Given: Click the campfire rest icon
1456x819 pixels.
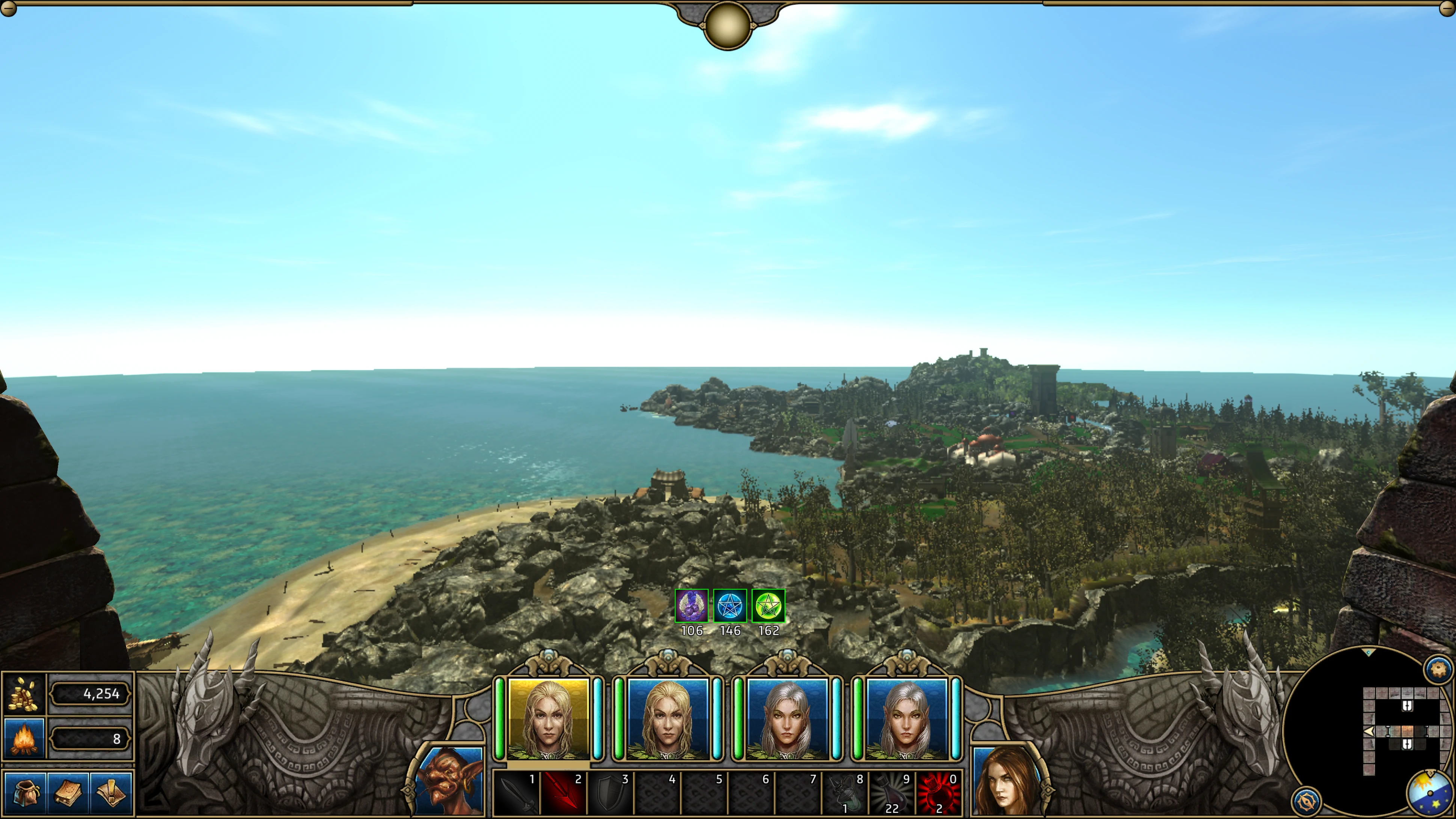Looking at the screenshot, I should click(24, 738).
